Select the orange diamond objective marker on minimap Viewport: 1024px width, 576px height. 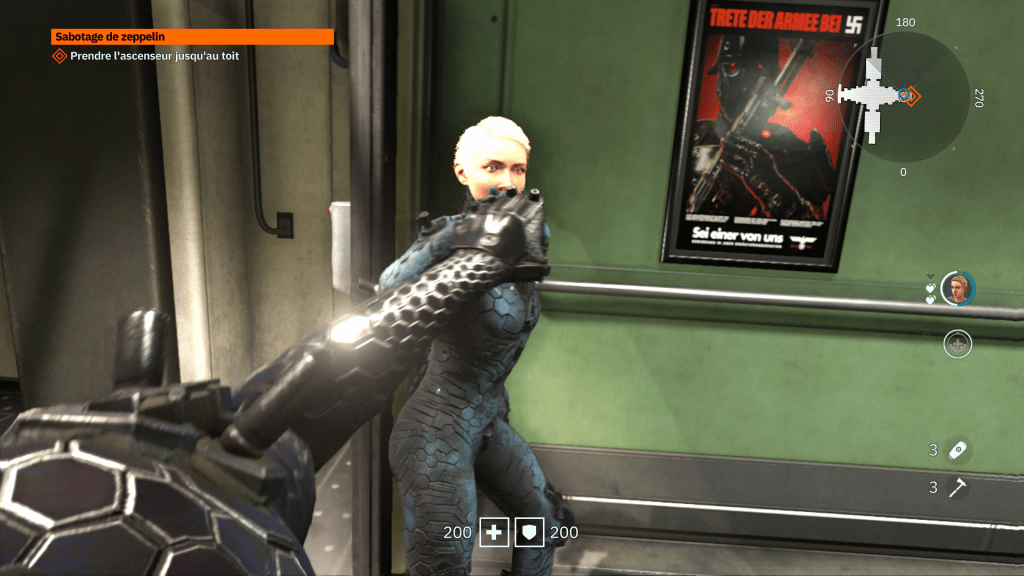(913, 96)
